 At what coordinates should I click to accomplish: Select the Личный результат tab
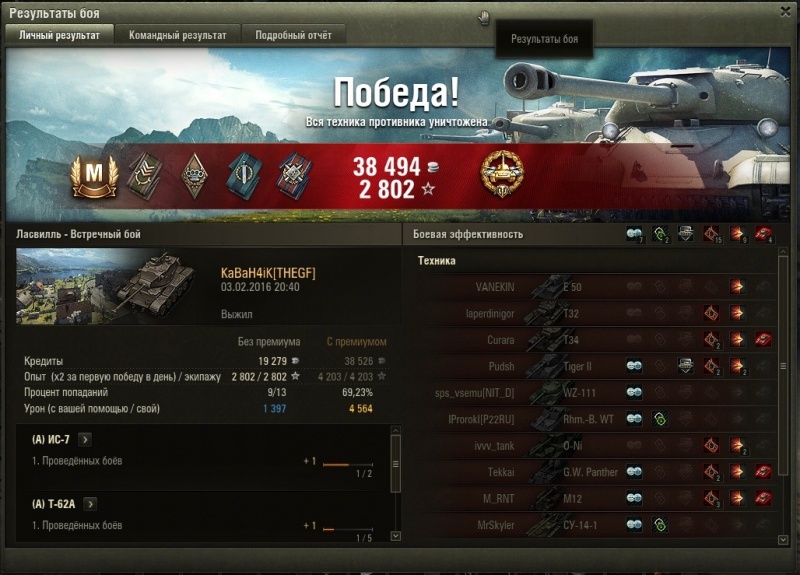click(59, 35)
